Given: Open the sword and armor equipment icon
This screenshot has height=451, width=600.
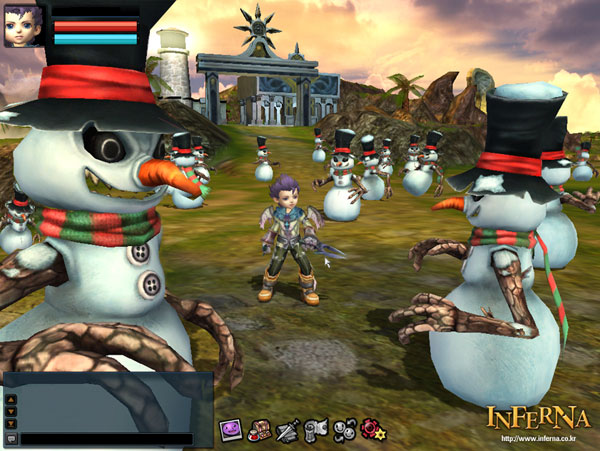Looking at the screenshot, I should 288,431.
